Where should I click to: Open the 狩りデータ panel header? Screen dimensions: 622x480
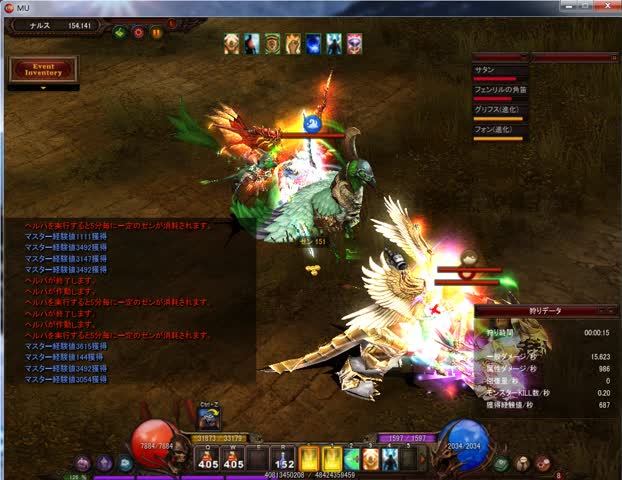545,311
